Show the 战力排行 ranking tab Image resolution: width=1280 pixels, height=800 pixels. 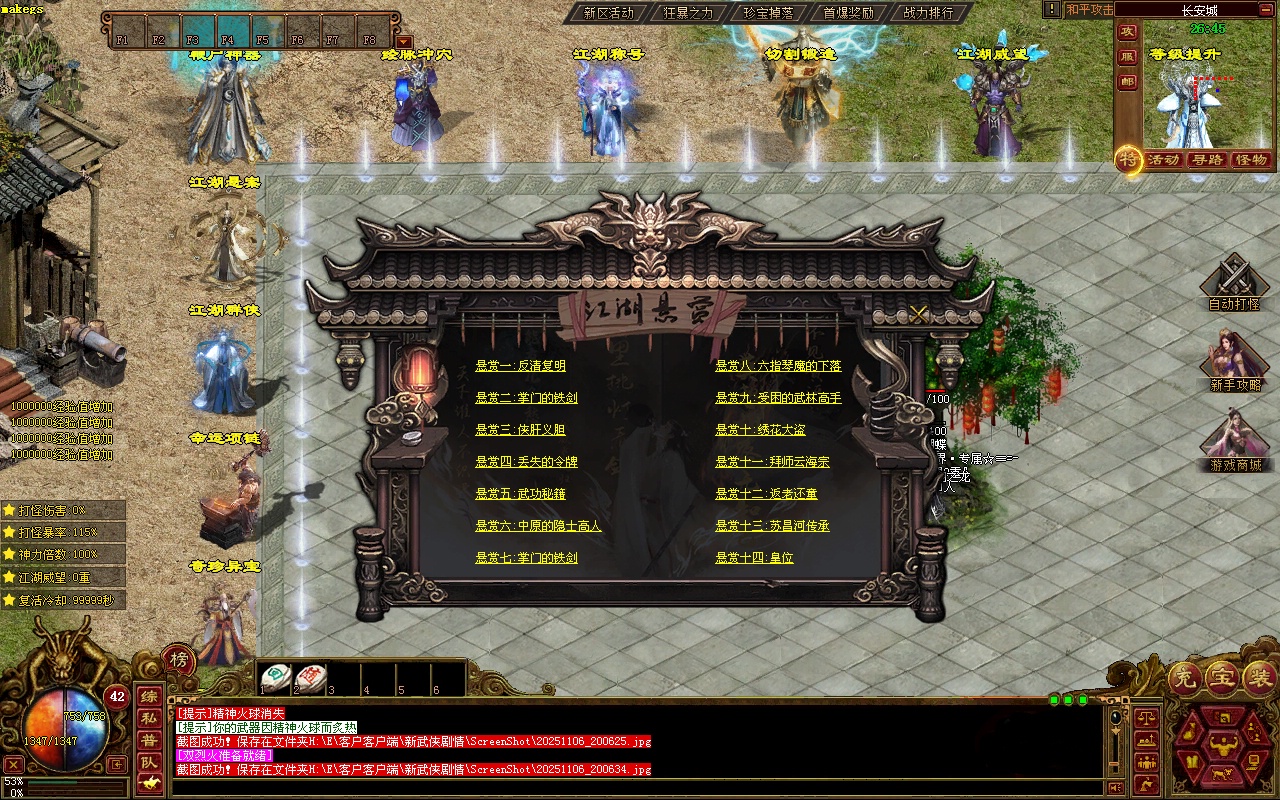928,13
